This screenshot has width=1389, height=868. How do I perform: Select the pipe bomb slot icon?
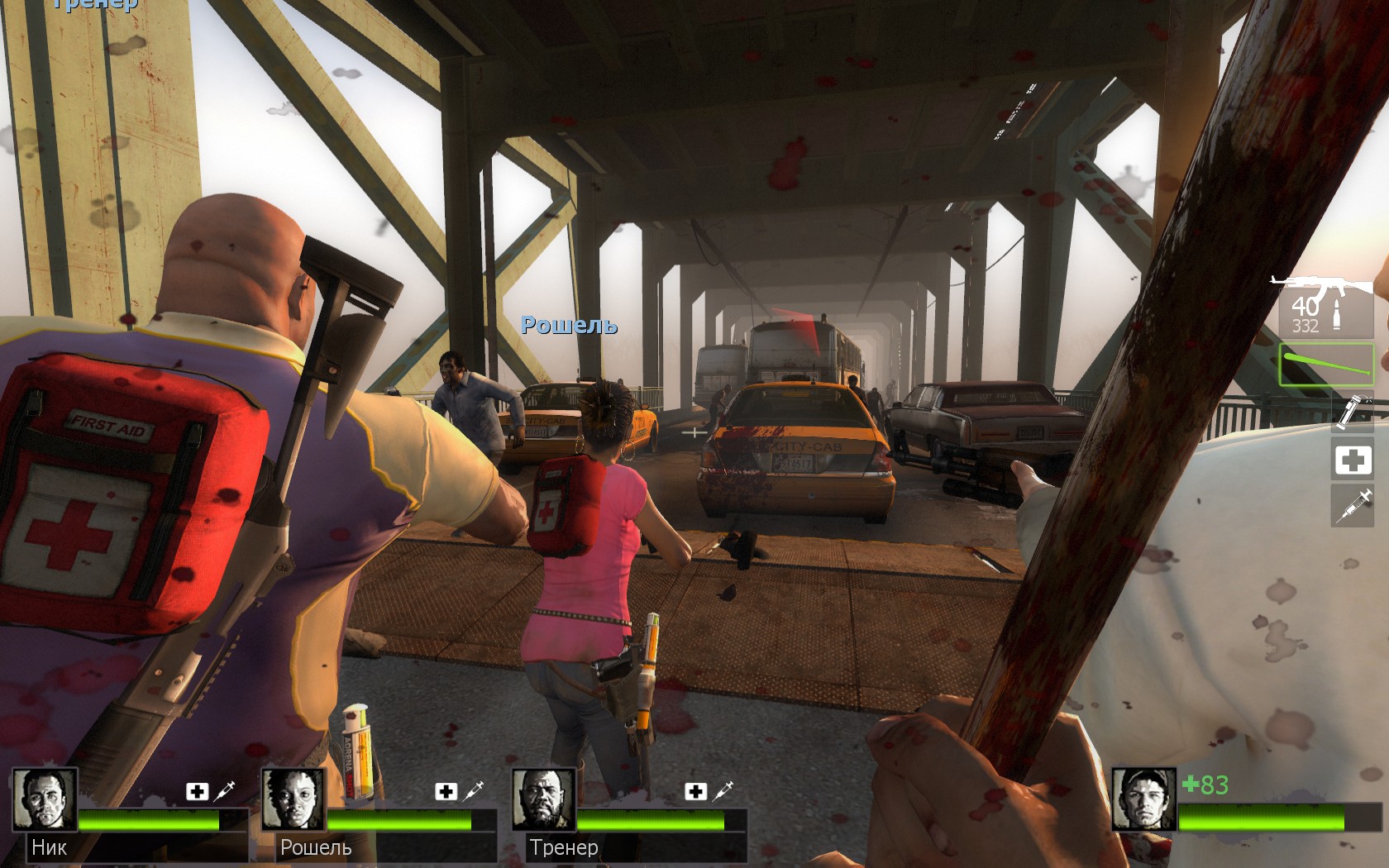point(1353,411)
